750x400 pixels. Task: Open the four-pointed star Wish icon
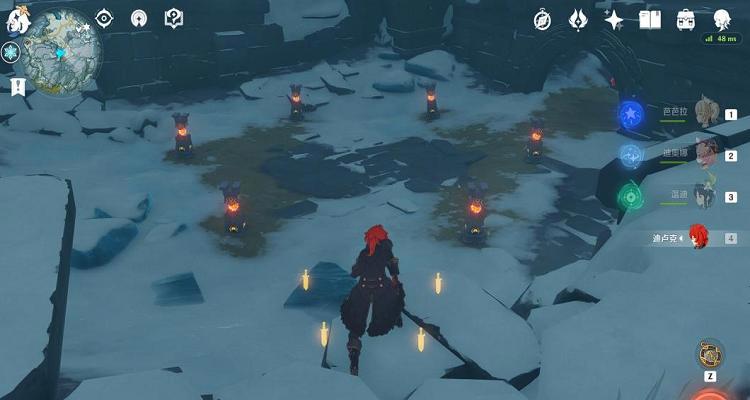pos(614,19)
